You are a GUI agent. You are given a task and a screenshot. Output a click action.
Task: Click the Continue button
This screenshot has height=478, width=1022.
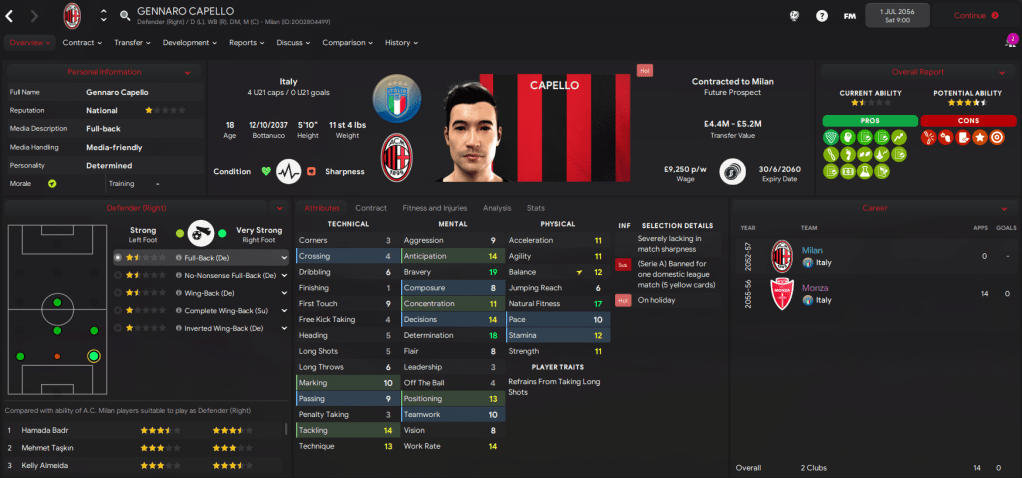(976, 16)
